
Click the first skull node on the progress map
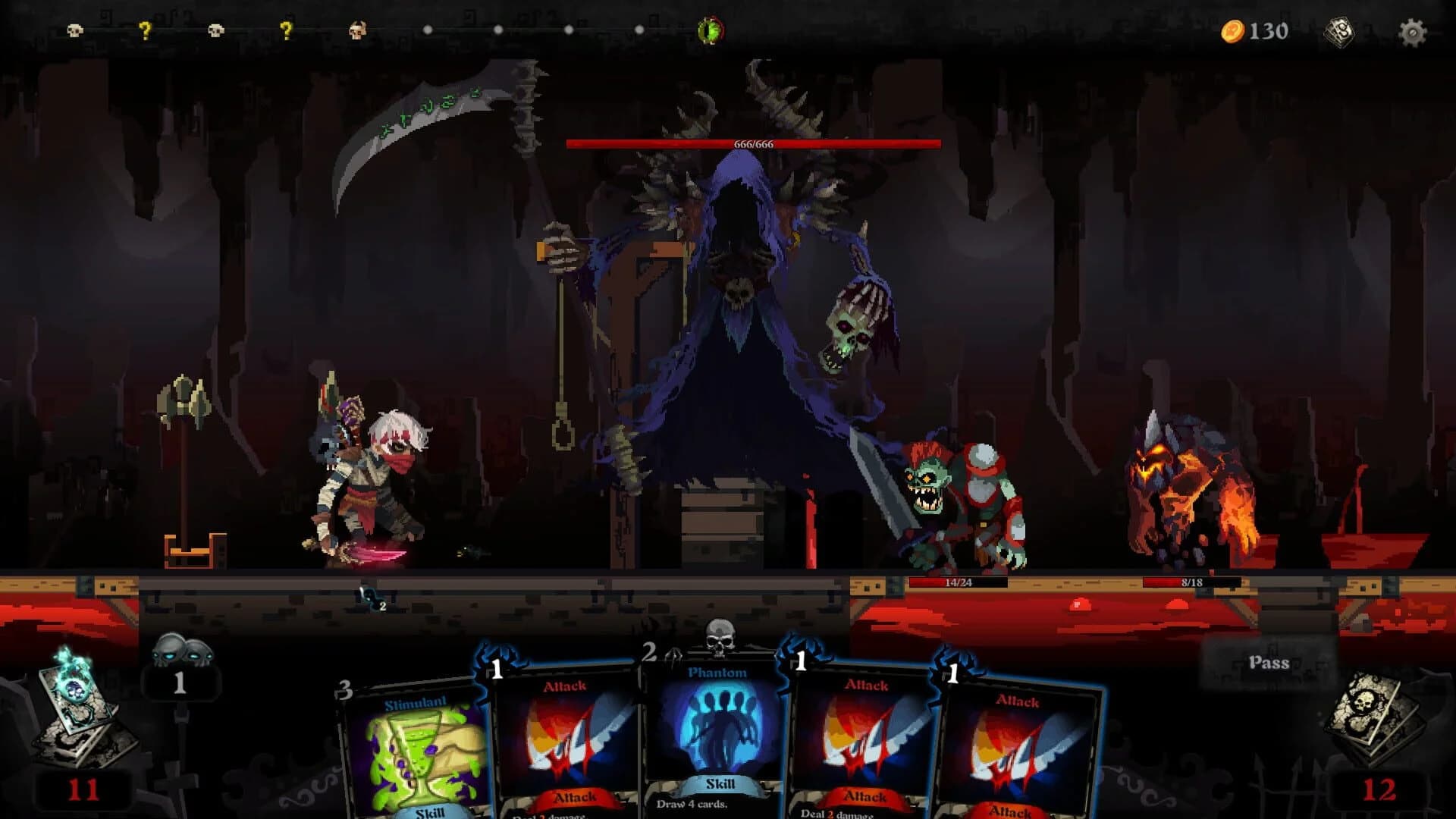74,30
